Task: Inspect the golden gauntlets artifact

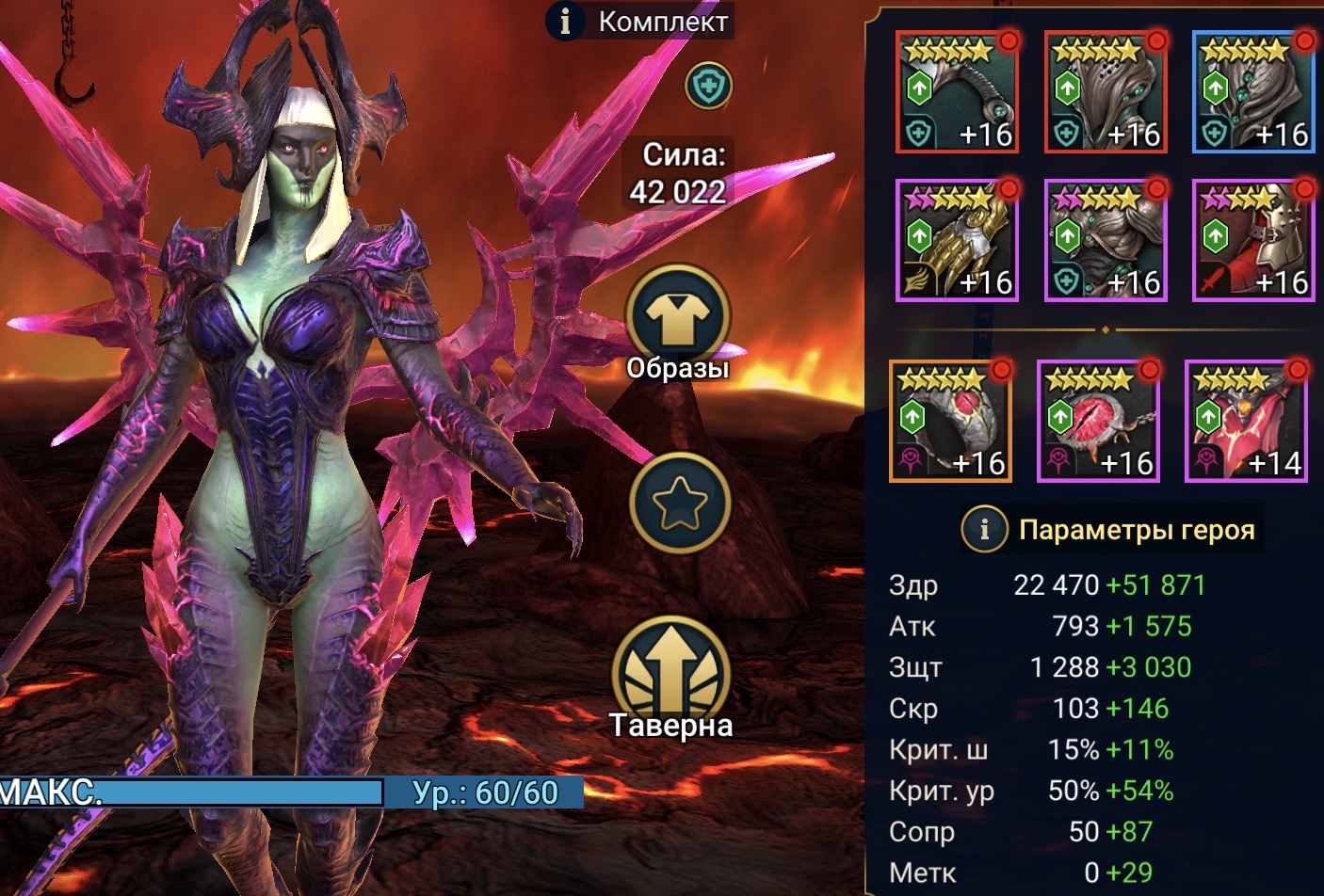Action: (x=957, y=241)
